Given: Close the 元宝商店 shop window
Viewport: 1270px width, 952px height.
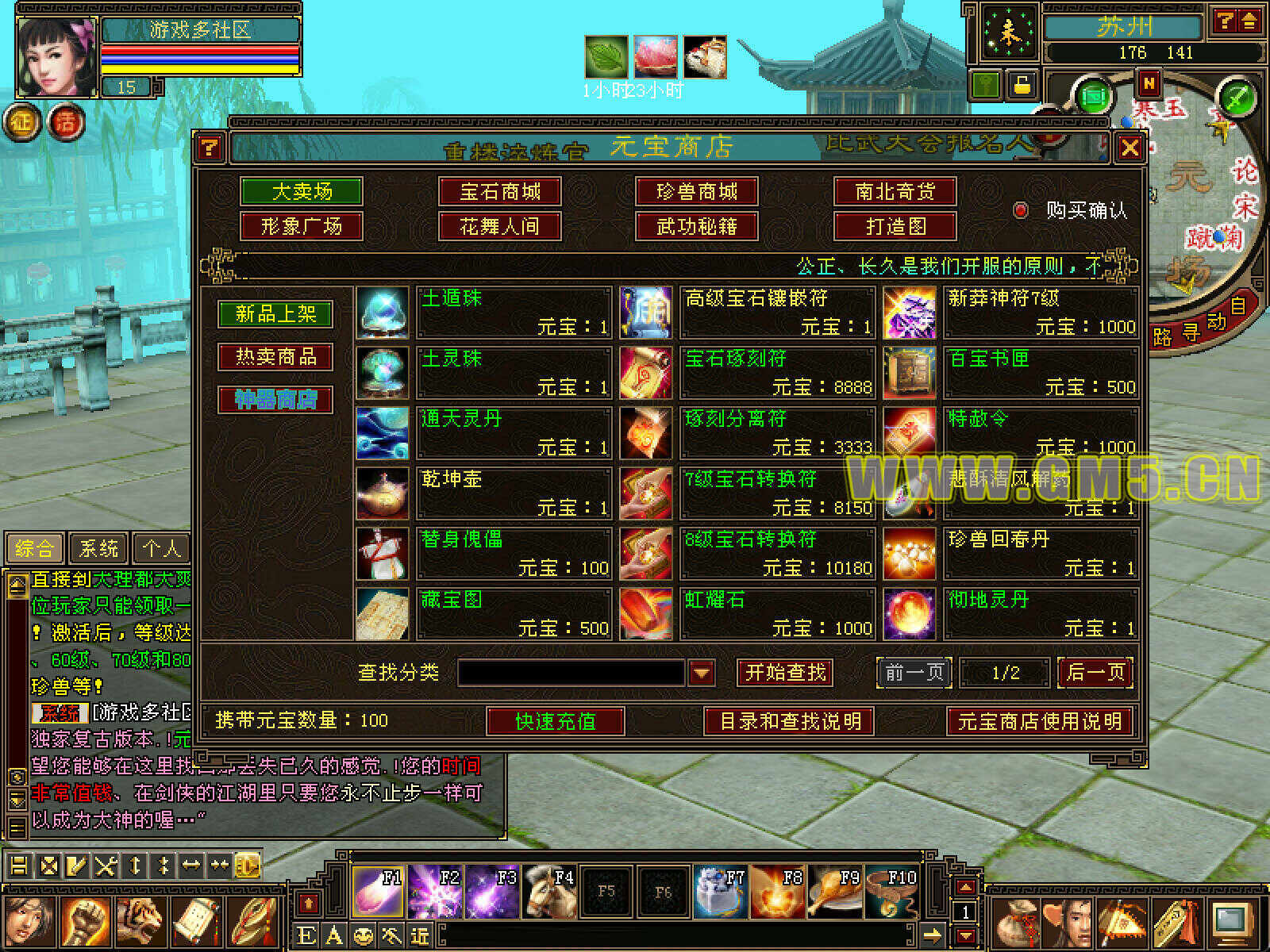Looking at the screenshot, I should (x=1130, y=148).
